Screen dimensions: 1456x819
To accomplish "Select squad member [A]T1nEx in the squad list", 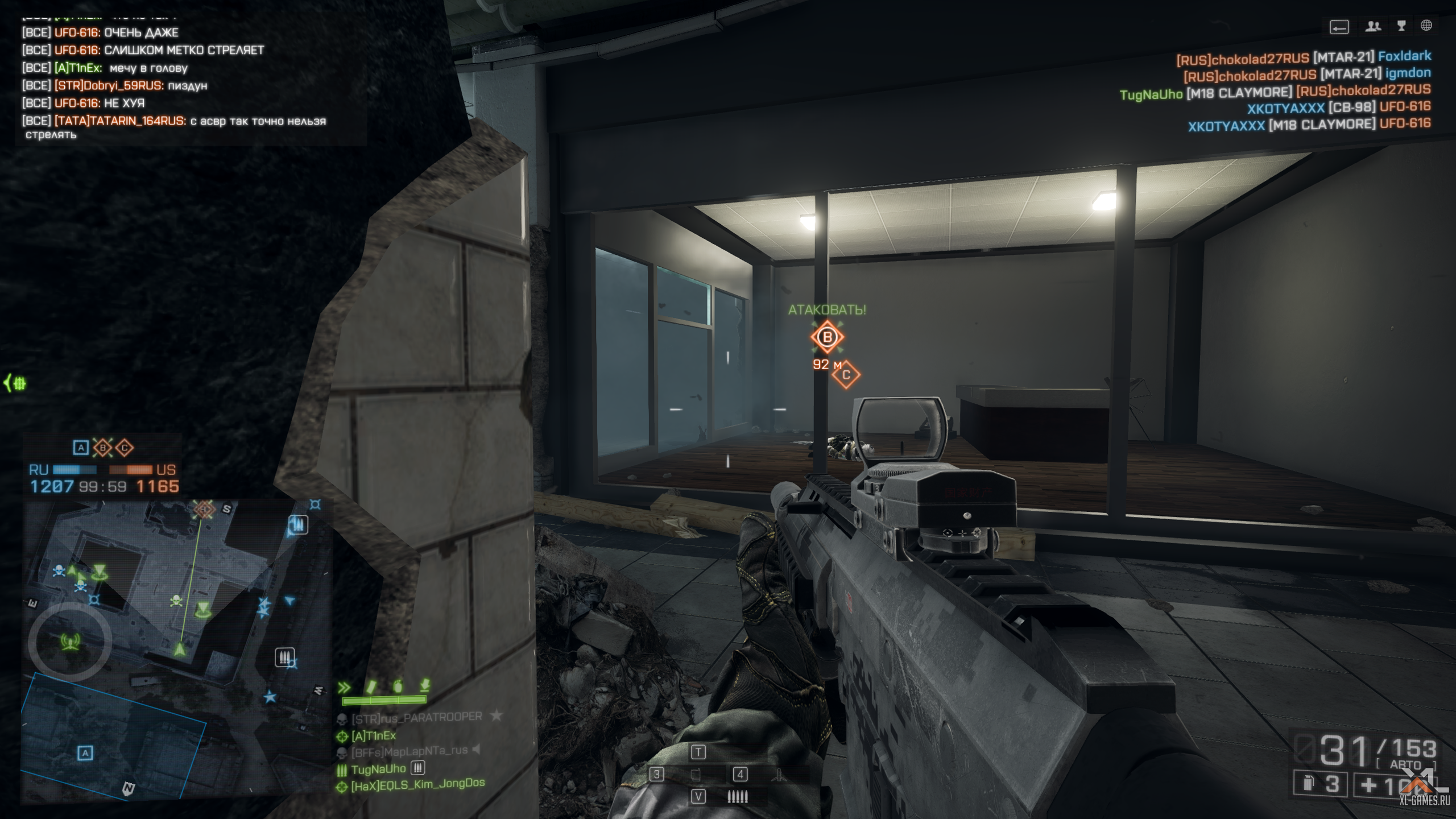I will 373,736.
